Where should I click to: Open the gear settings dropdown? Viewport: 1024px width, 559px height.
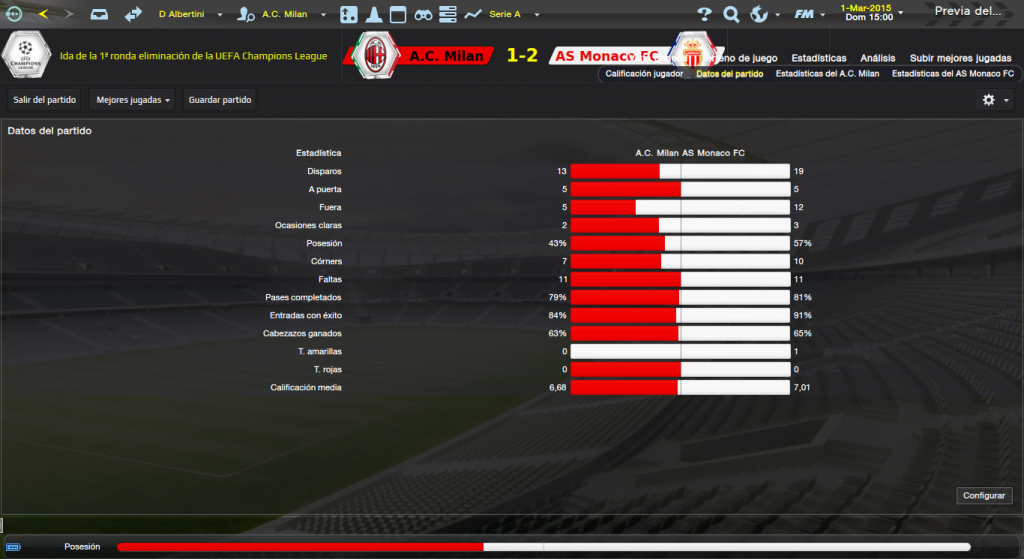pyautogui.click(x=996, y=100)
